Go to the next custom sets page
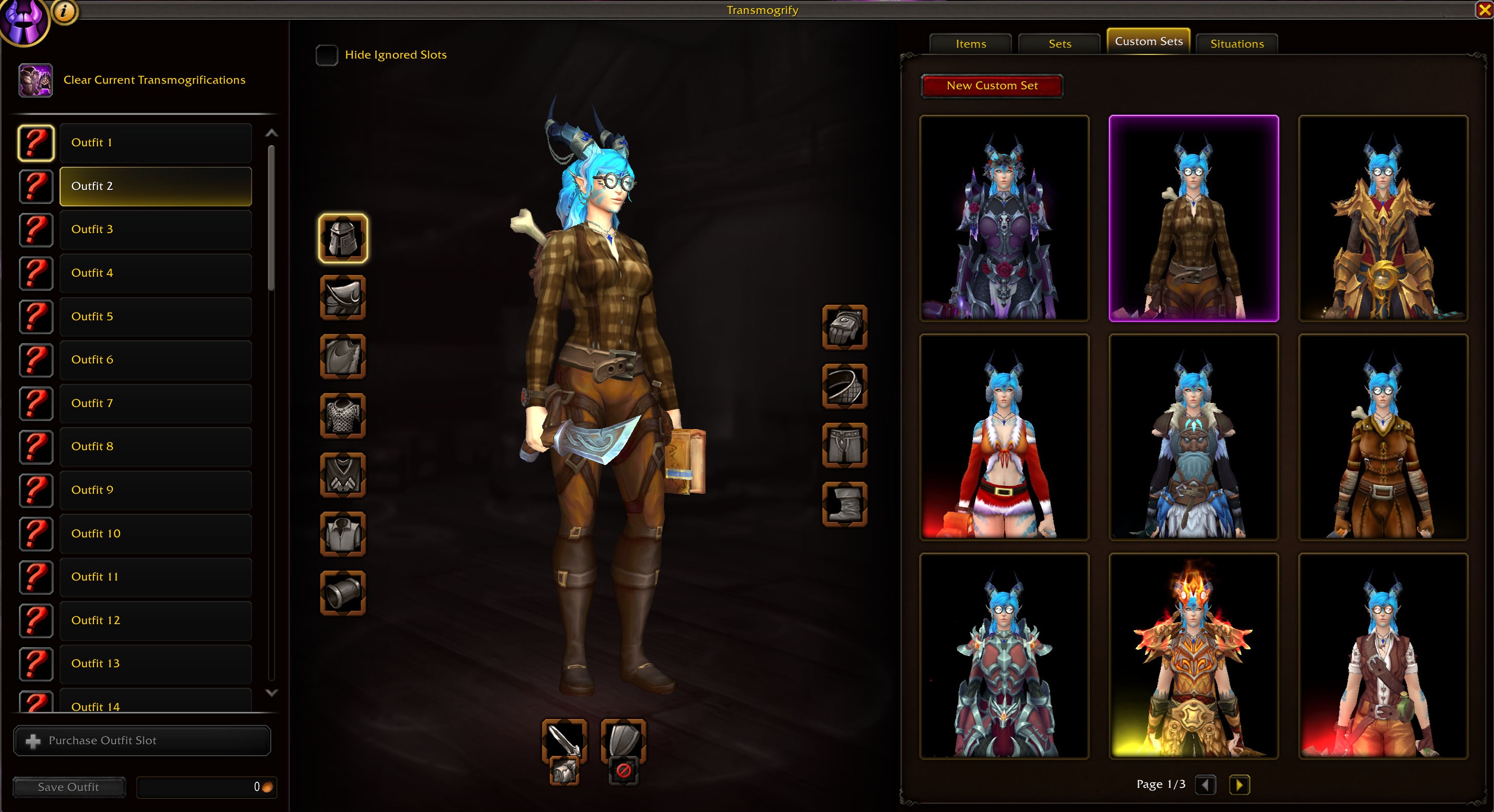Screen dimensions: 1494x812 (x=1239, y=785)
